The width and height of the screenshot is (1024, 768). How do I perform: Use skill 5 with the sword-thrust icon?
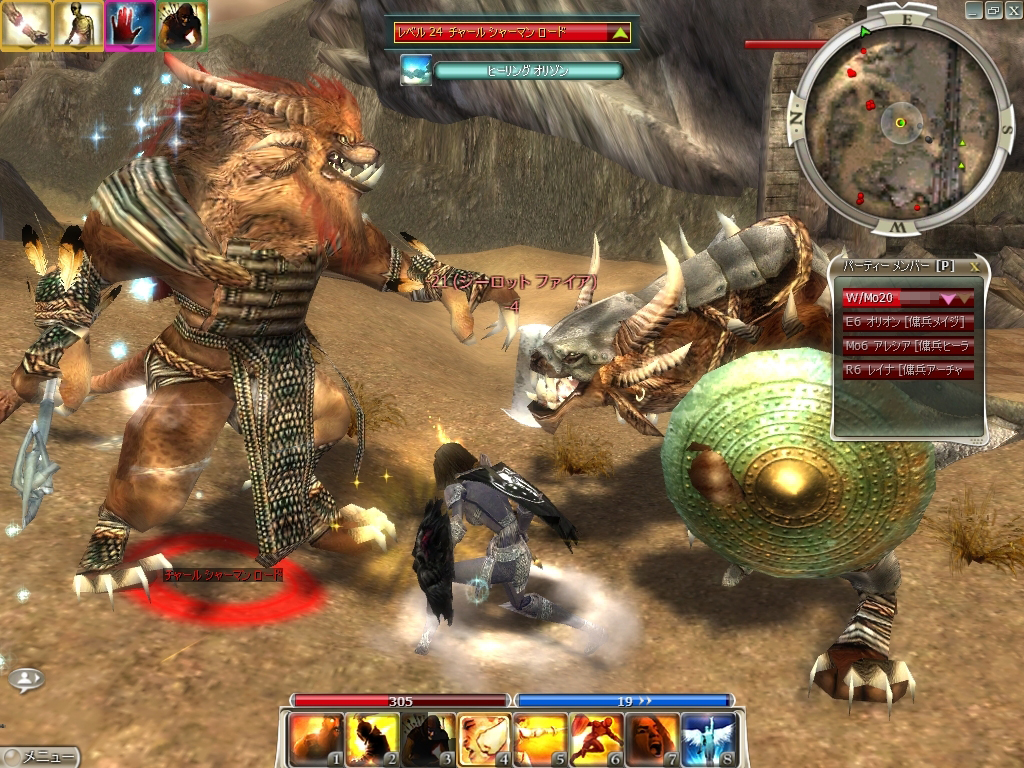point(541,739)
